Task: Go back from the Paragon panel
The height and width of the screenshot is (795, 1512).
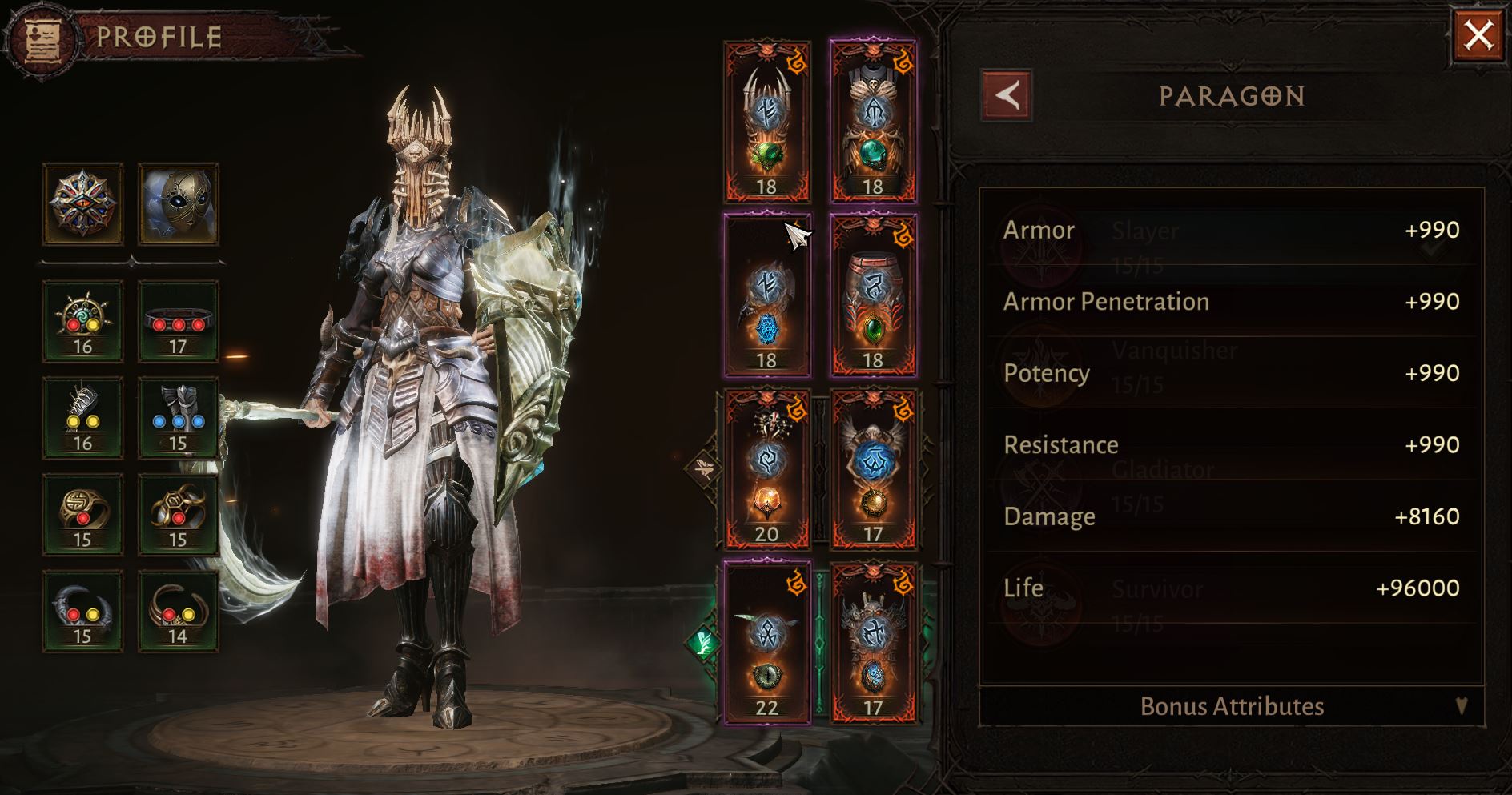Action: 1007,96
